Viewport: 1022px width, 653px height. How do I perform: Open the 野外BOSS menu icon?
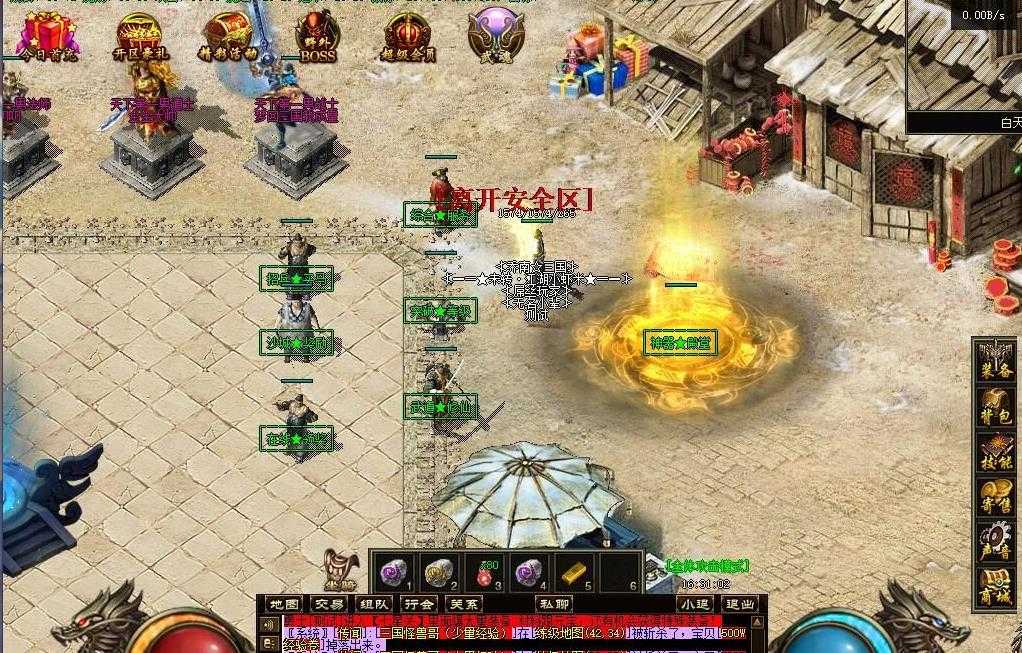(x=318, y=36)
